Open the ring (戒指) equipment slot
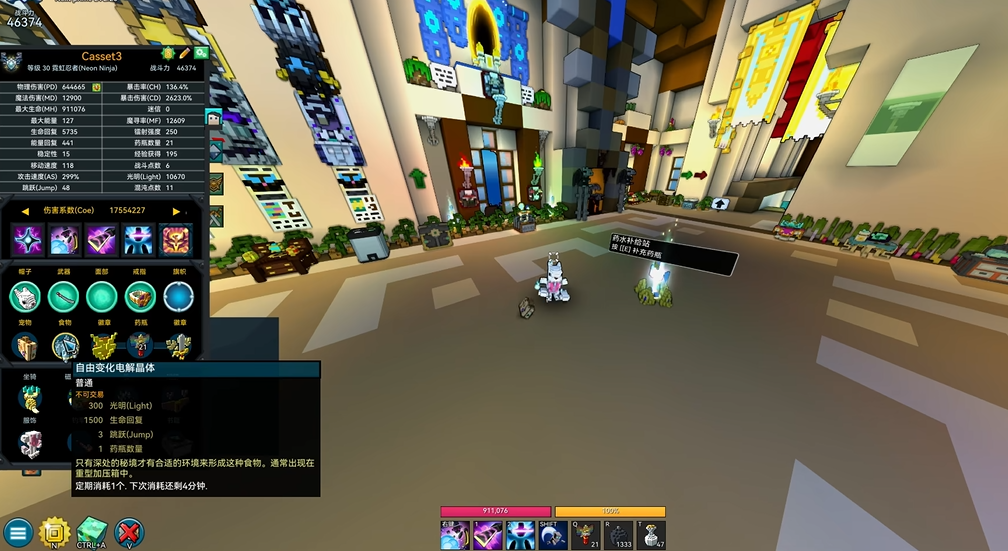 coord(140,296)
